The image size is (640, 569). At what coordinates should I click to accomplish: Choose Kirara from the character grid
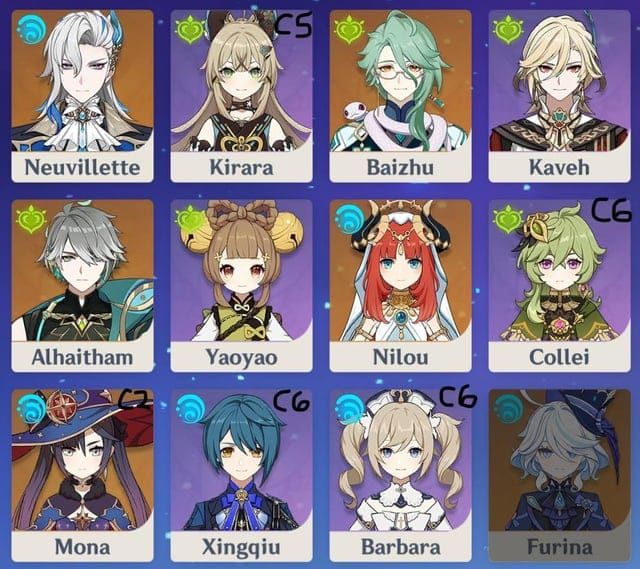(241, 95)
